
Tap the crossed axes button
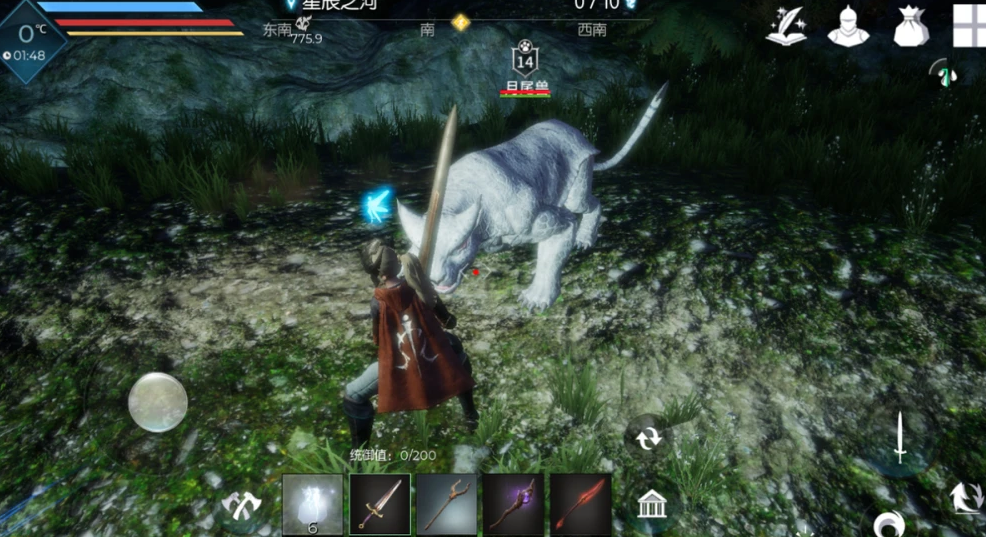(241, 506)
